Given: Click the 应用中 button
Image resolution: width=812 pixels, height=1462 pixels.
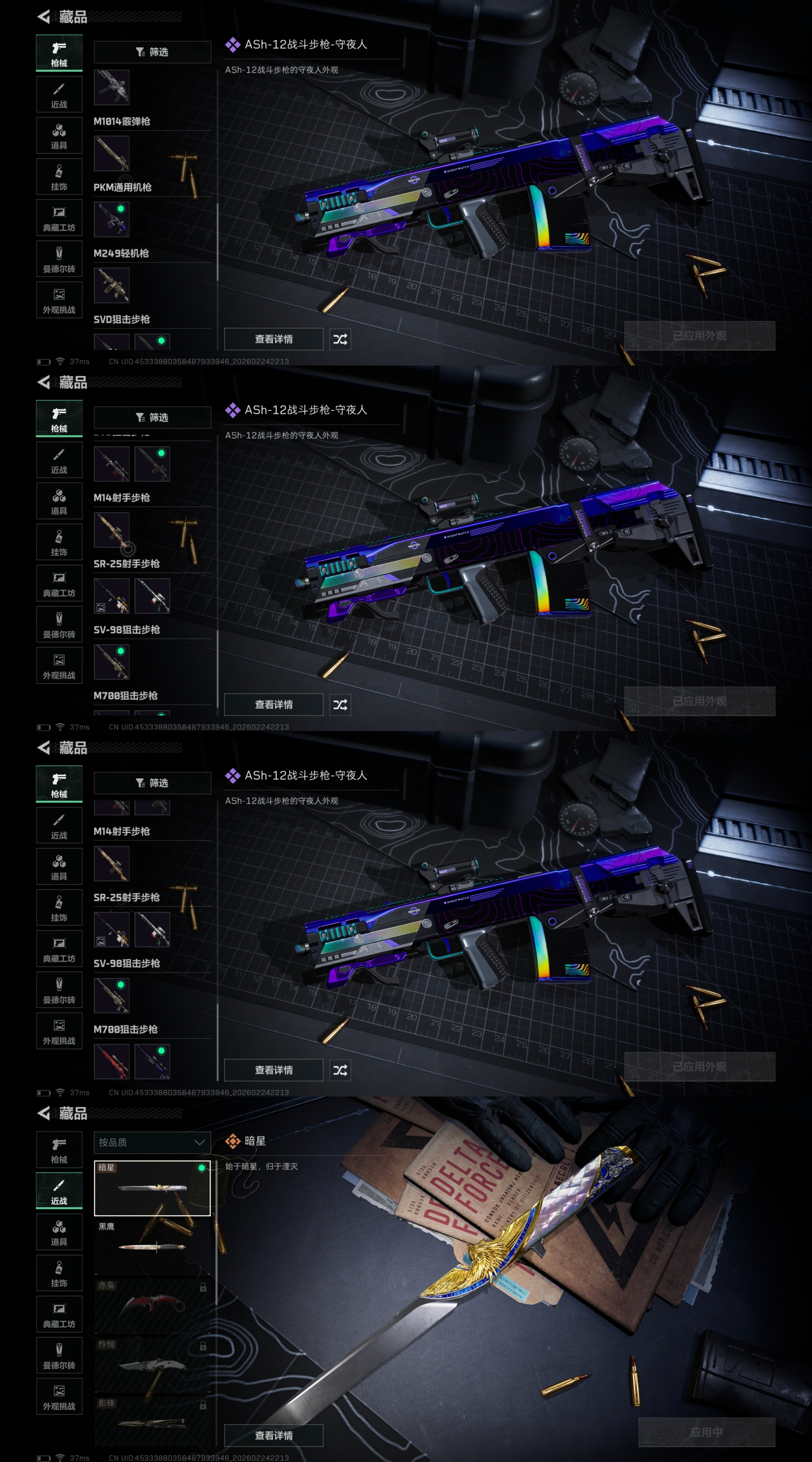Looking at the screenshot, I should tap(706, 1432).
